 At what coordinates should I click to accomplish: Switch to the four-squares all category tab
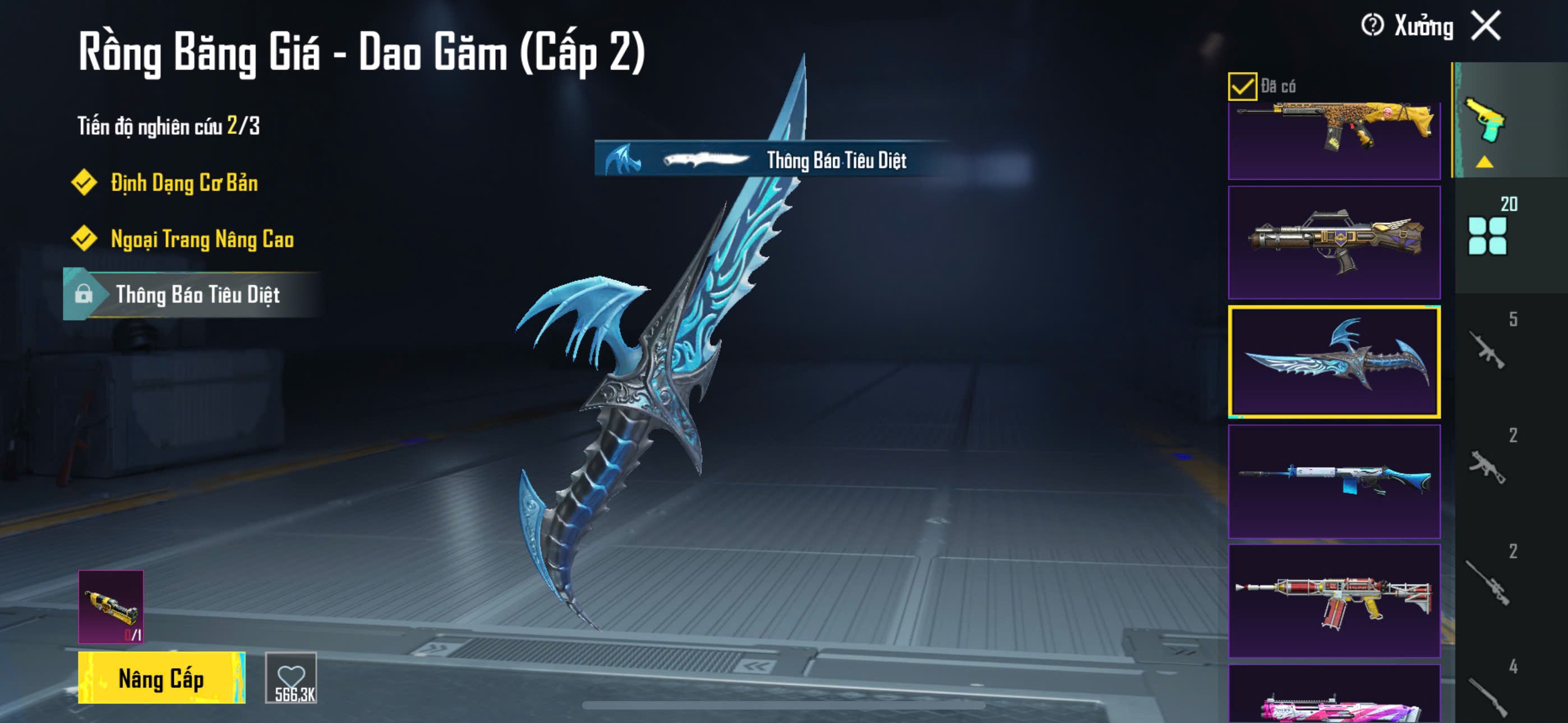coord(1487,235)
